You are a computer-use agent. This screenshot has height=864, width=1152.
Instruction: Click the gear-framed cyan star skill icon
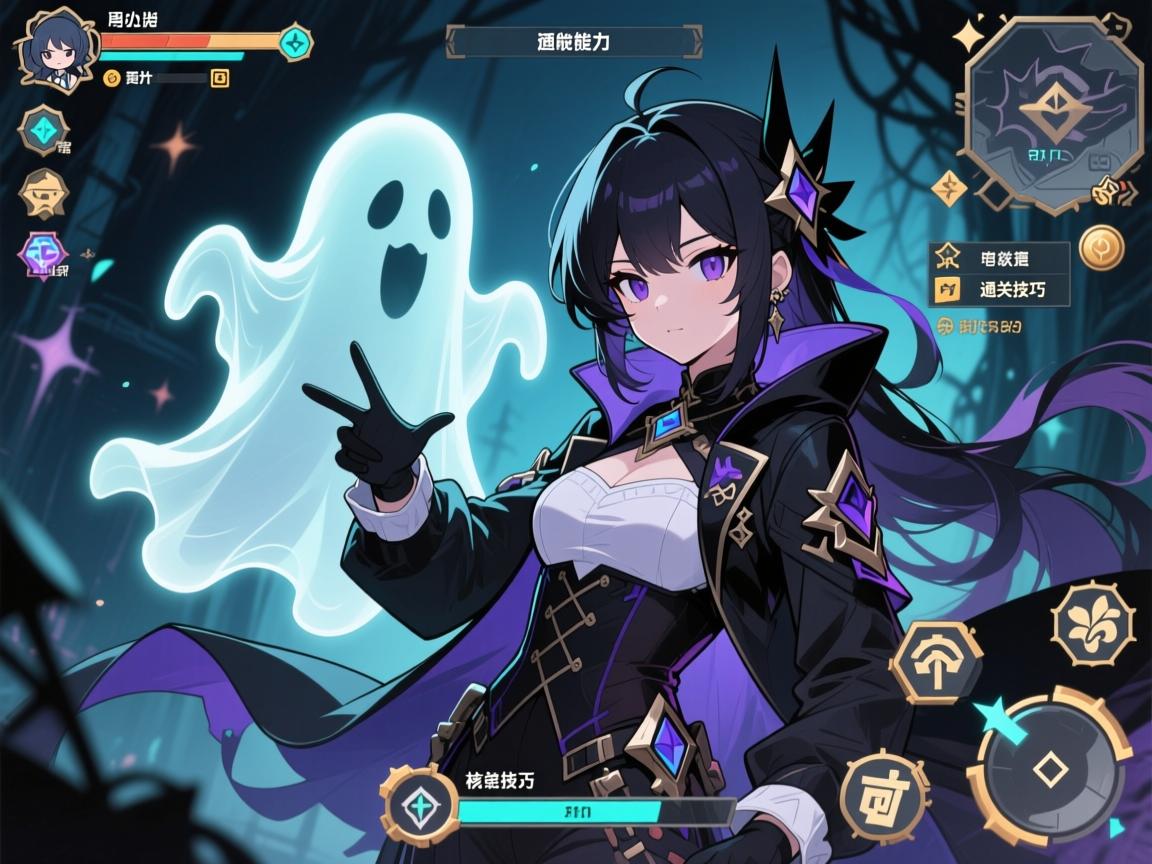419,808
